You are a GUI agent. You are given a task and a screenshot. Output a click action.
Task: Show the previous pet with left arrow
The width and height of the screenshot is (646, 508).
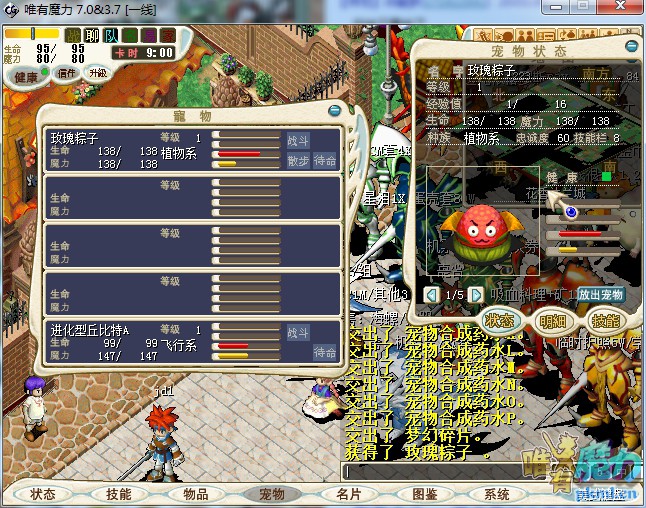[431, 295]
